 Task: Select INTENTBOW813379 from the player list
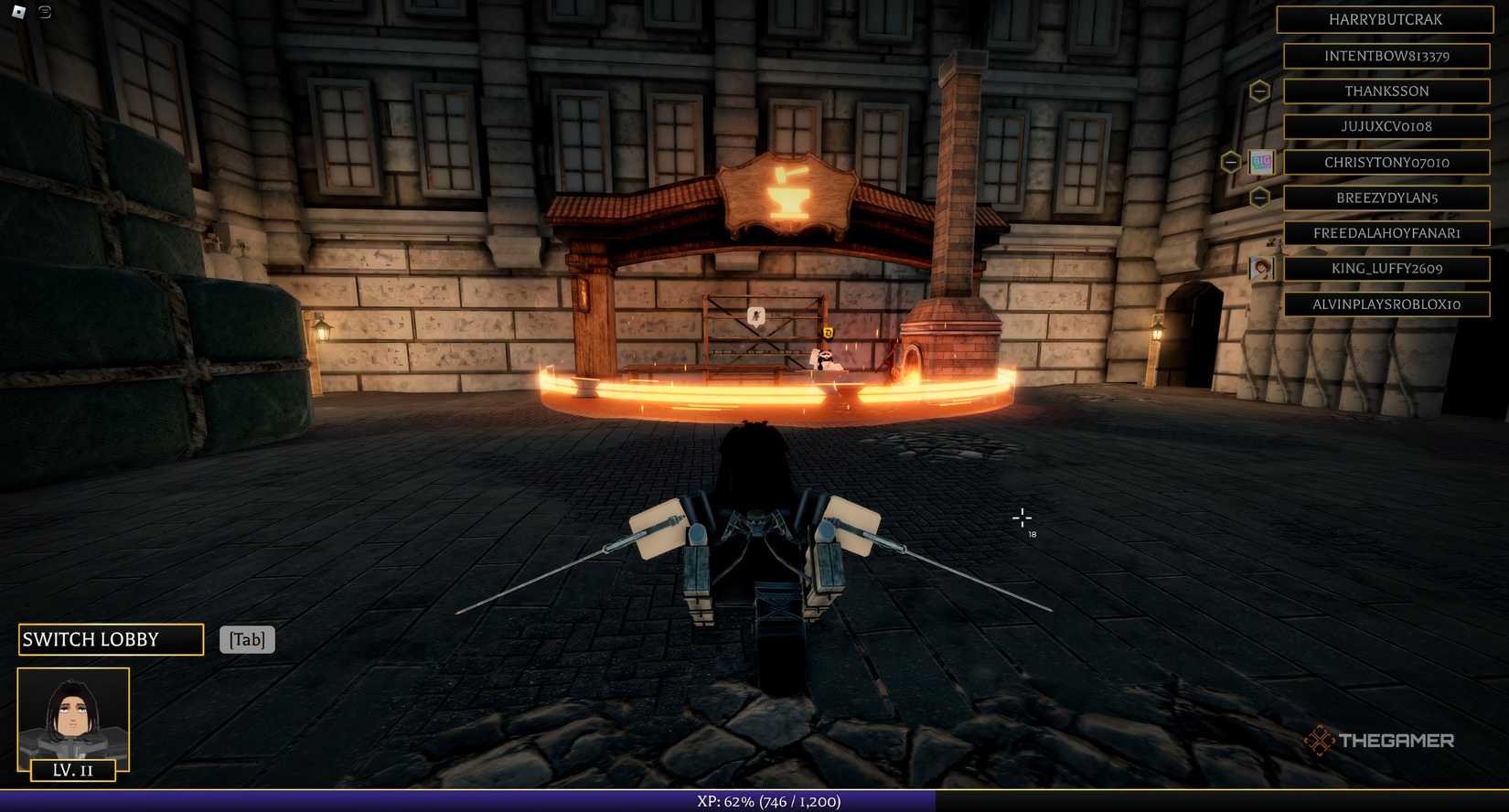pyautogui.click(x=1386, y=55)
